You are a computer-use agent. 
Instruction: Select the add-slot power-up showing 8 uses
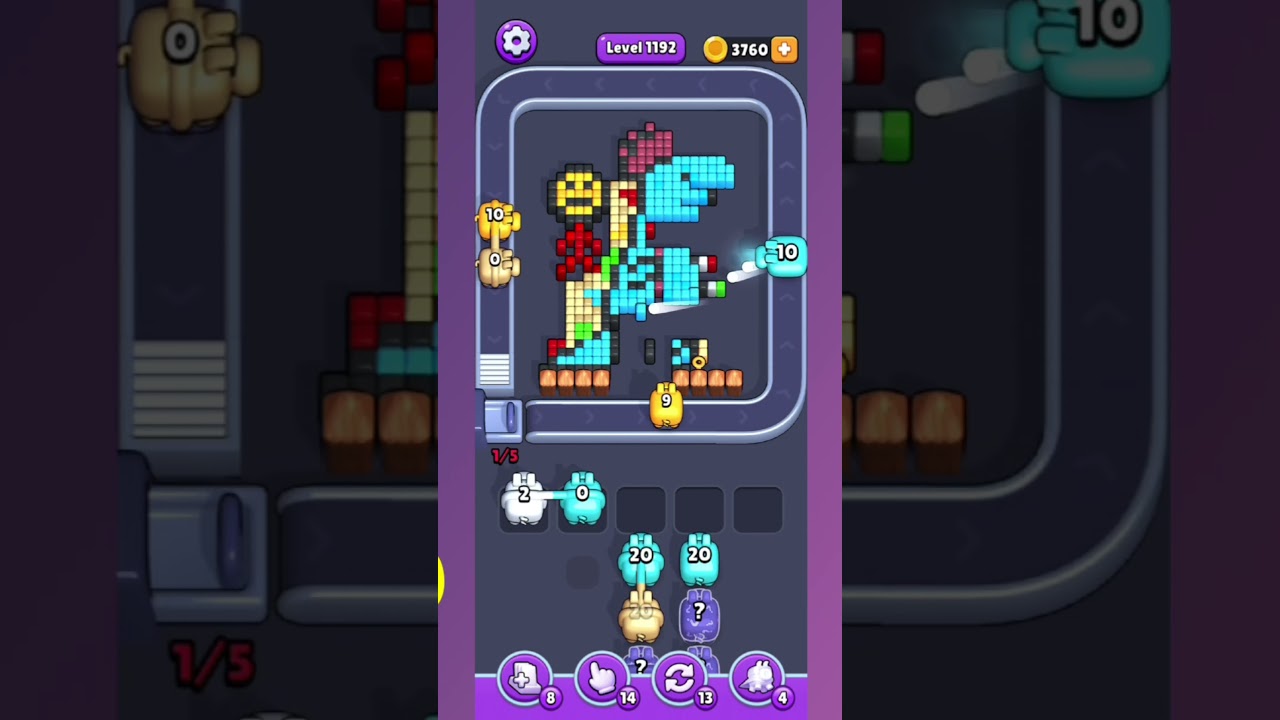coord(527,678)
